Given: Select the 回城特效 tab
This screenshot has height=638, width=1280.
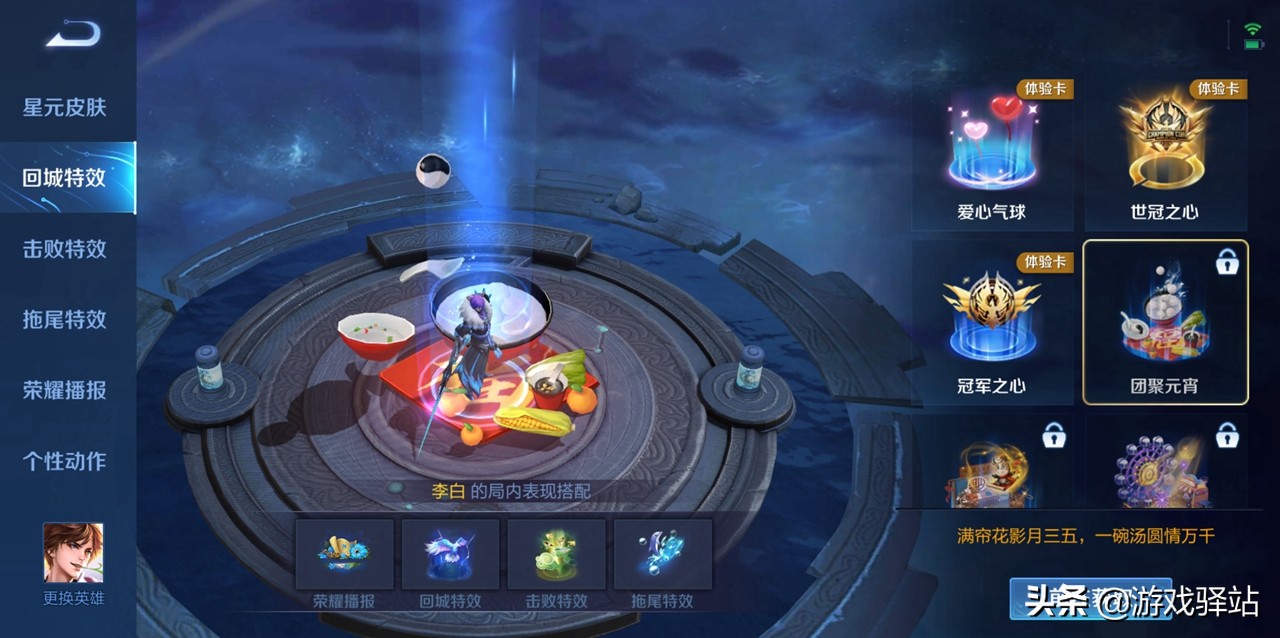Looking at the screenshot, I should (x=65, y=178).
